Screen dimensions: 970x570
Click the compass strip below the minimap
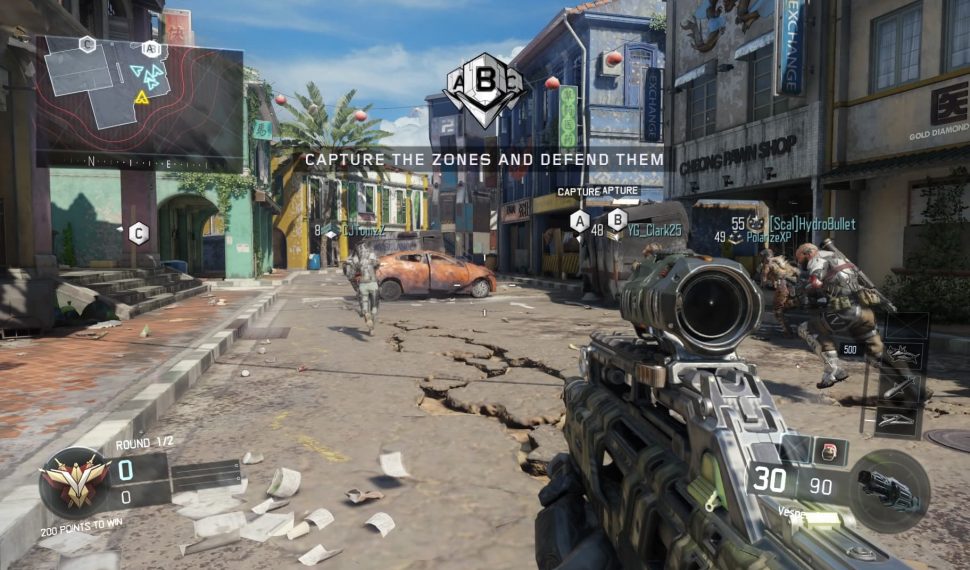[139, 161]
